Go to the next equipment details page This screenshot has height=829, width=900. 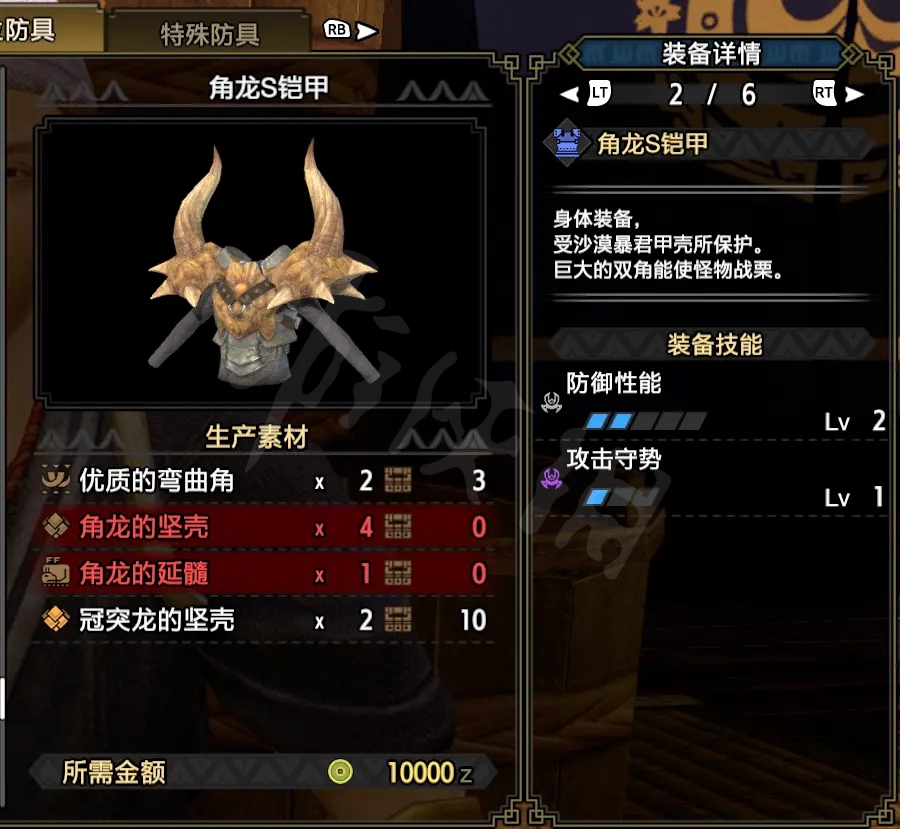(838, 94)
